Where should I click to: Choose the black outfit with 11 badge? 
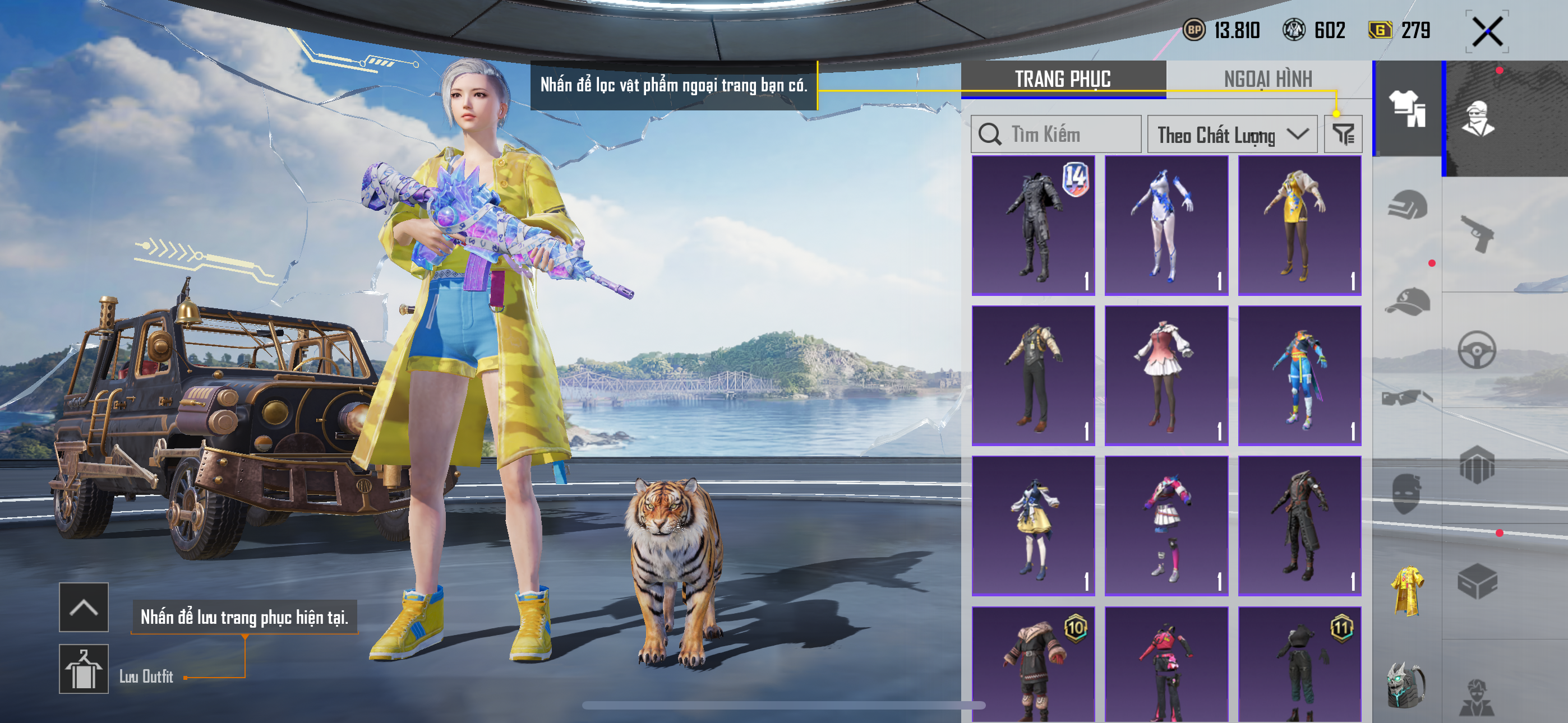pos(1299,664)
